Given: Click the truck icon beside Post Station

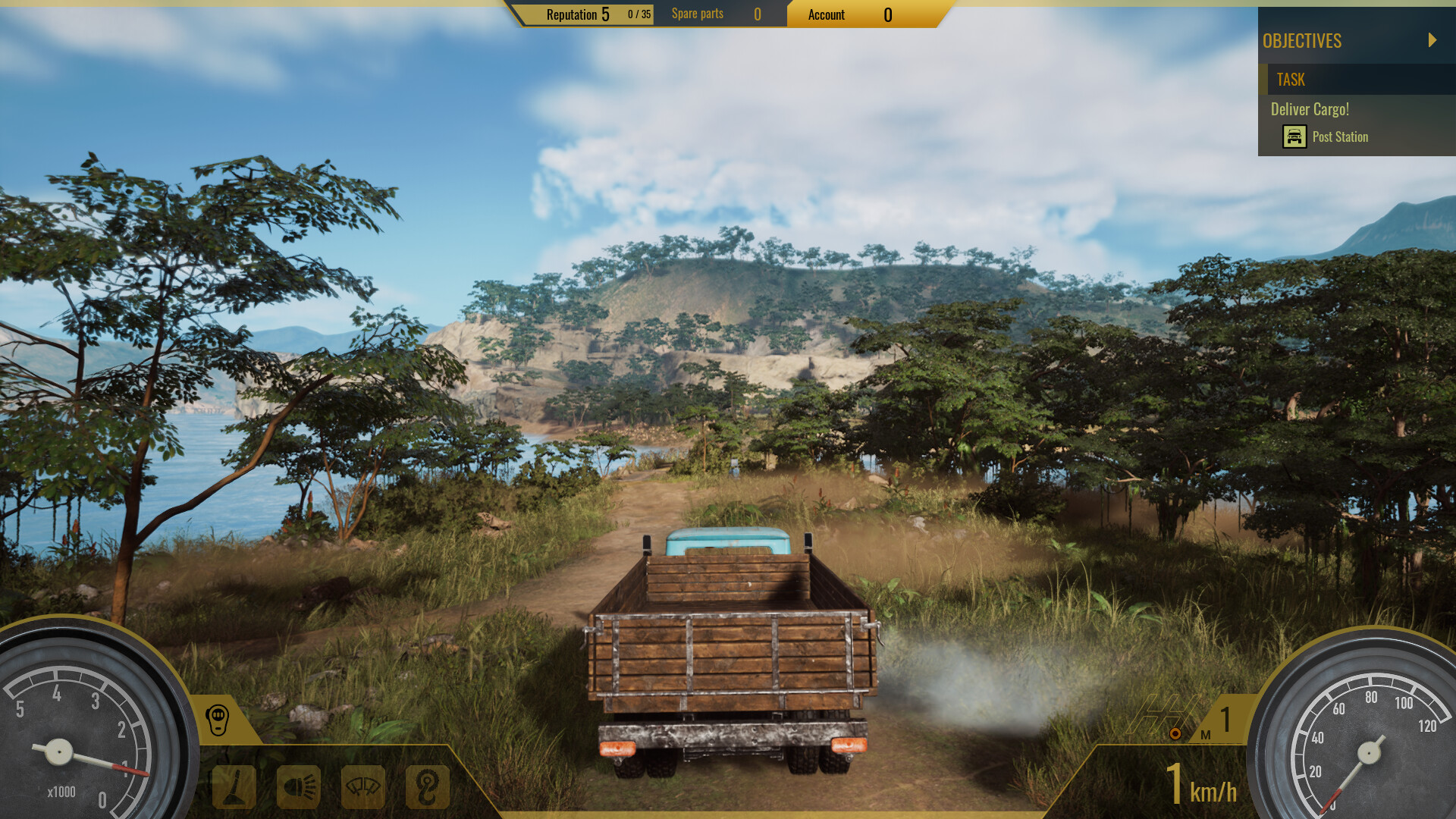Looking at the screenshot, I should tap(1294, 136).
